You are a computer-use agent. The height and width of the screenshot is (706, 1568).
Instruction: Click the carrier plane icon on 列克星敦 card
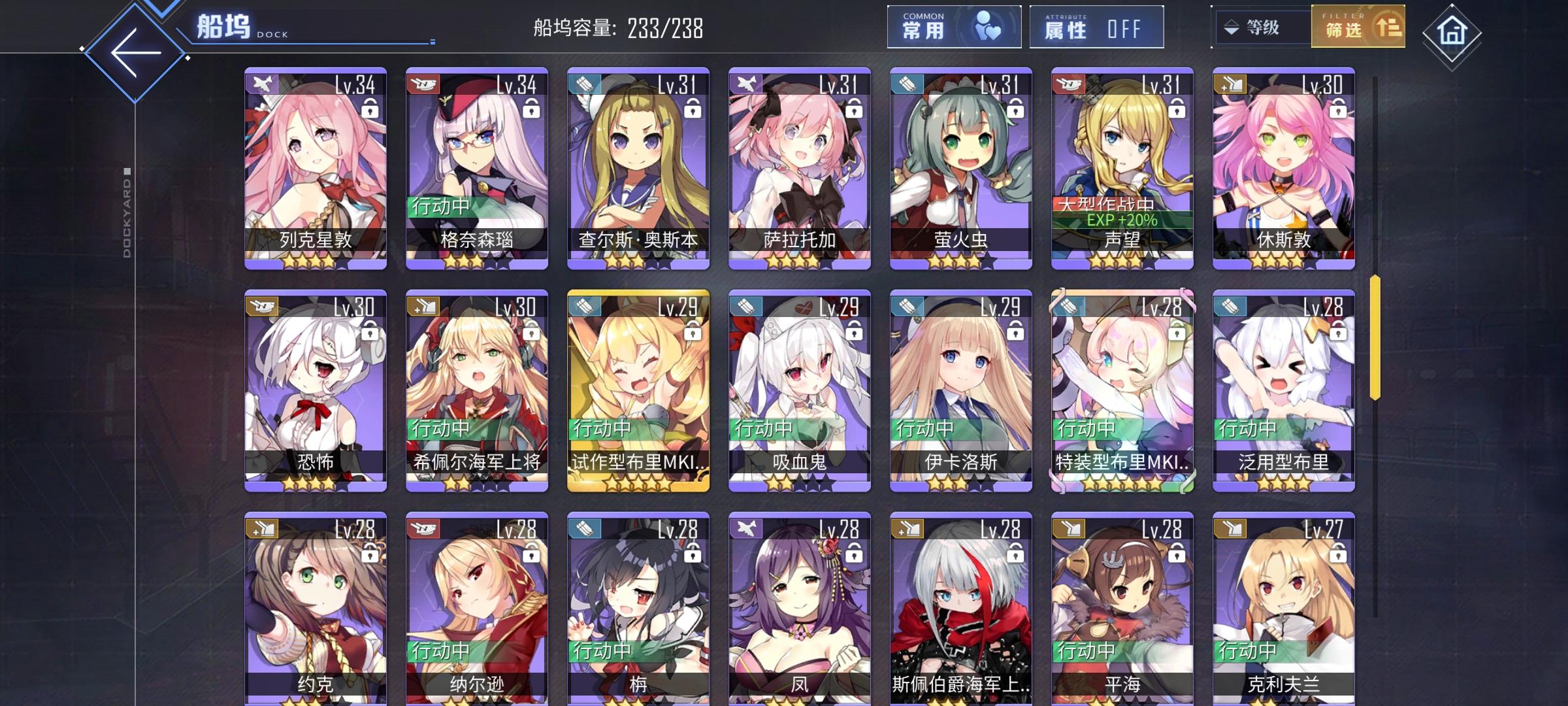[x=261, y=83]
